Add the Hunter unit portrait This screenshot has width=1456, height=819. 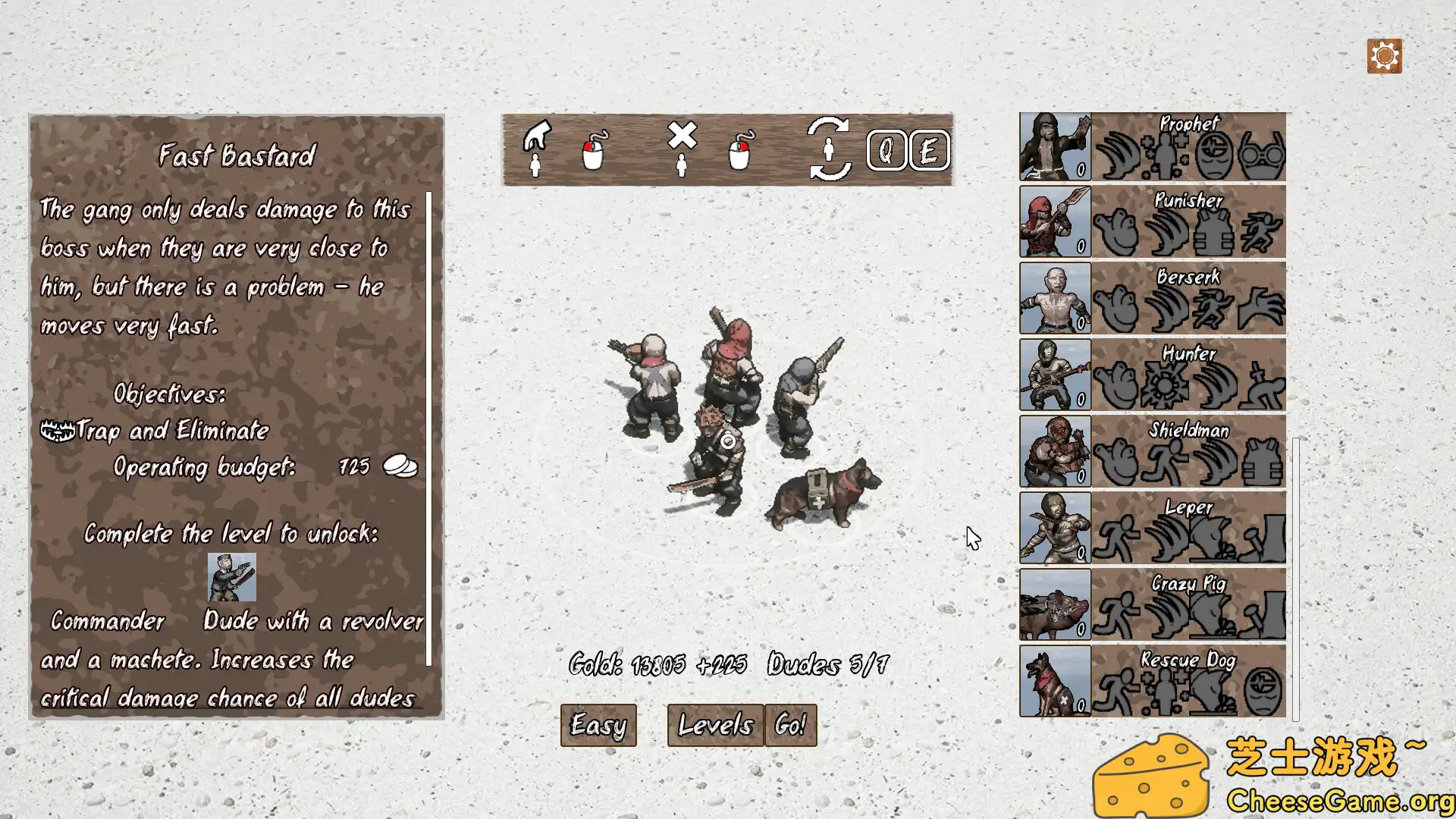(1055, 375)
